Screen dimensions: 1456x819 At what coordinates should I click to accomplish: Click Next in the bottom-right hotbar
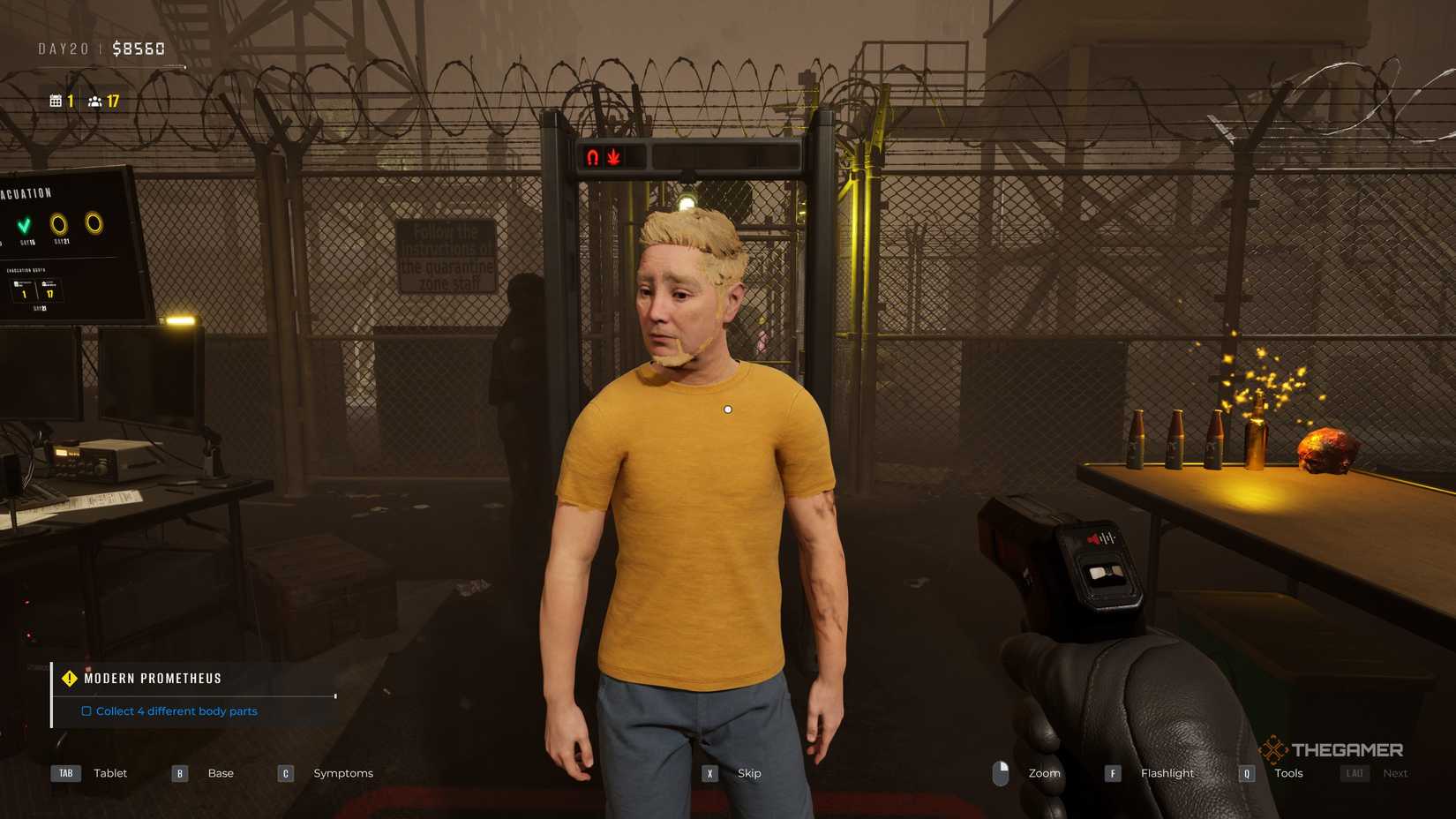pos(1395,772)
